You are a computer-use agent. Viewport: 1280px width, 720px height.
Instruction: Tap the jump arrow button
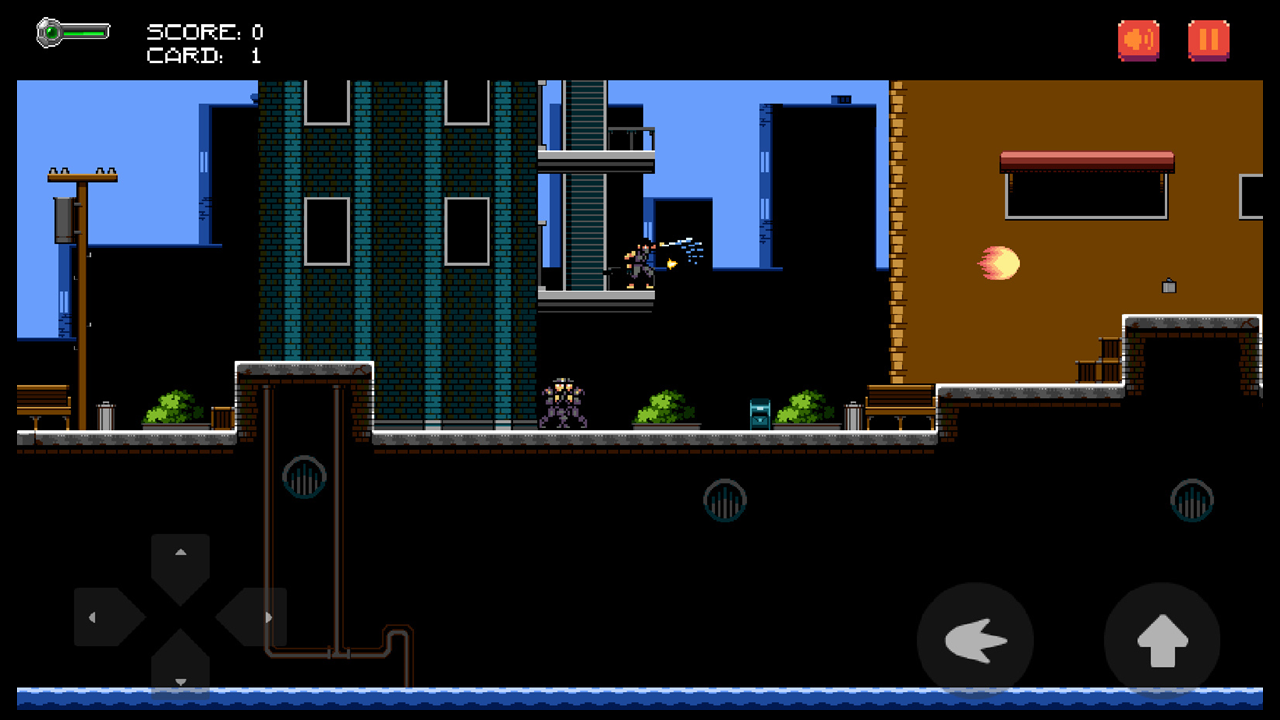pyautogui.click(x=1160, y=640)
